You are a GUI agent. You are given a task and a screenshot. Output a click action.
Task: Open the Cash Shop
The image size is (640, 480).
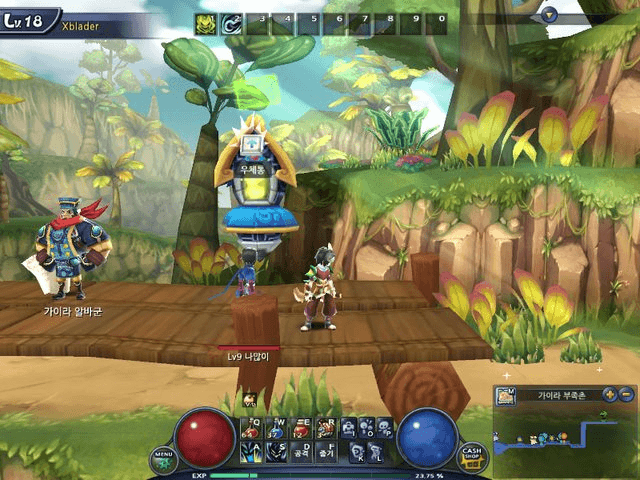click(471, 458)
